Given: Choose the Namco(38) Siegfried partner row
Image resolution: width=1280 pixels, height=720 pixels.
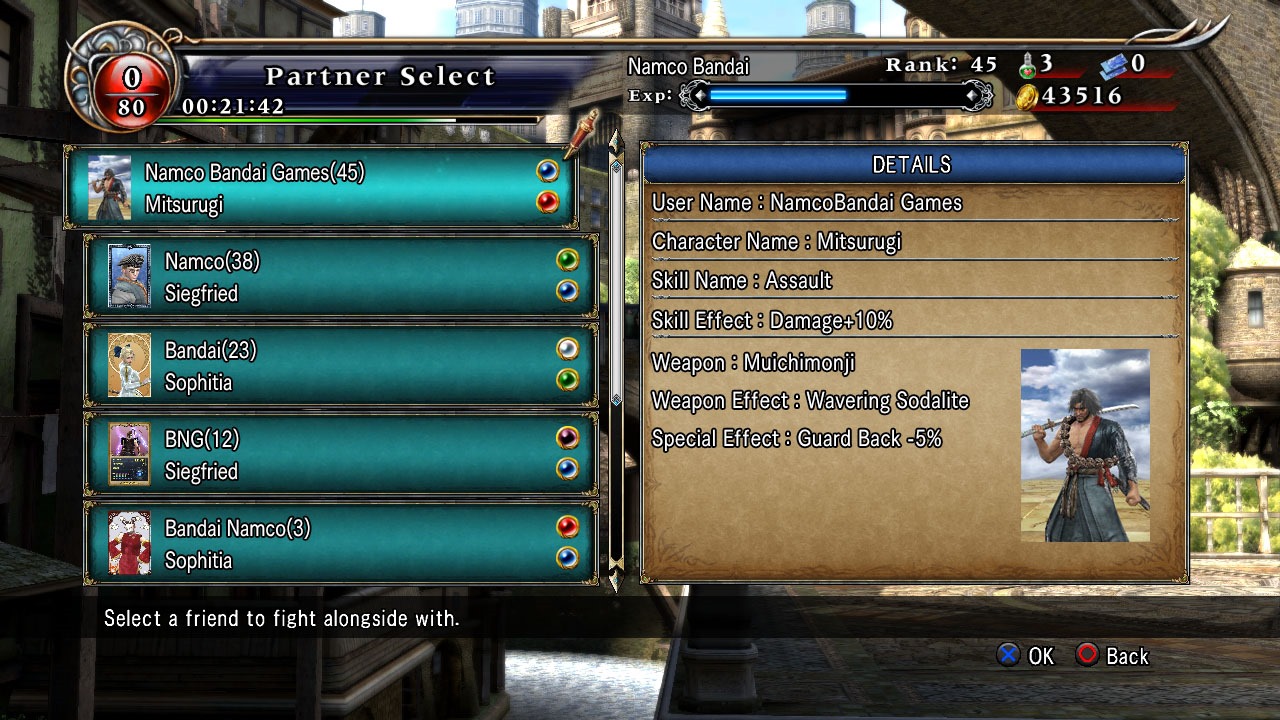Looking at the screenshot, I should [x=340, y=277].
